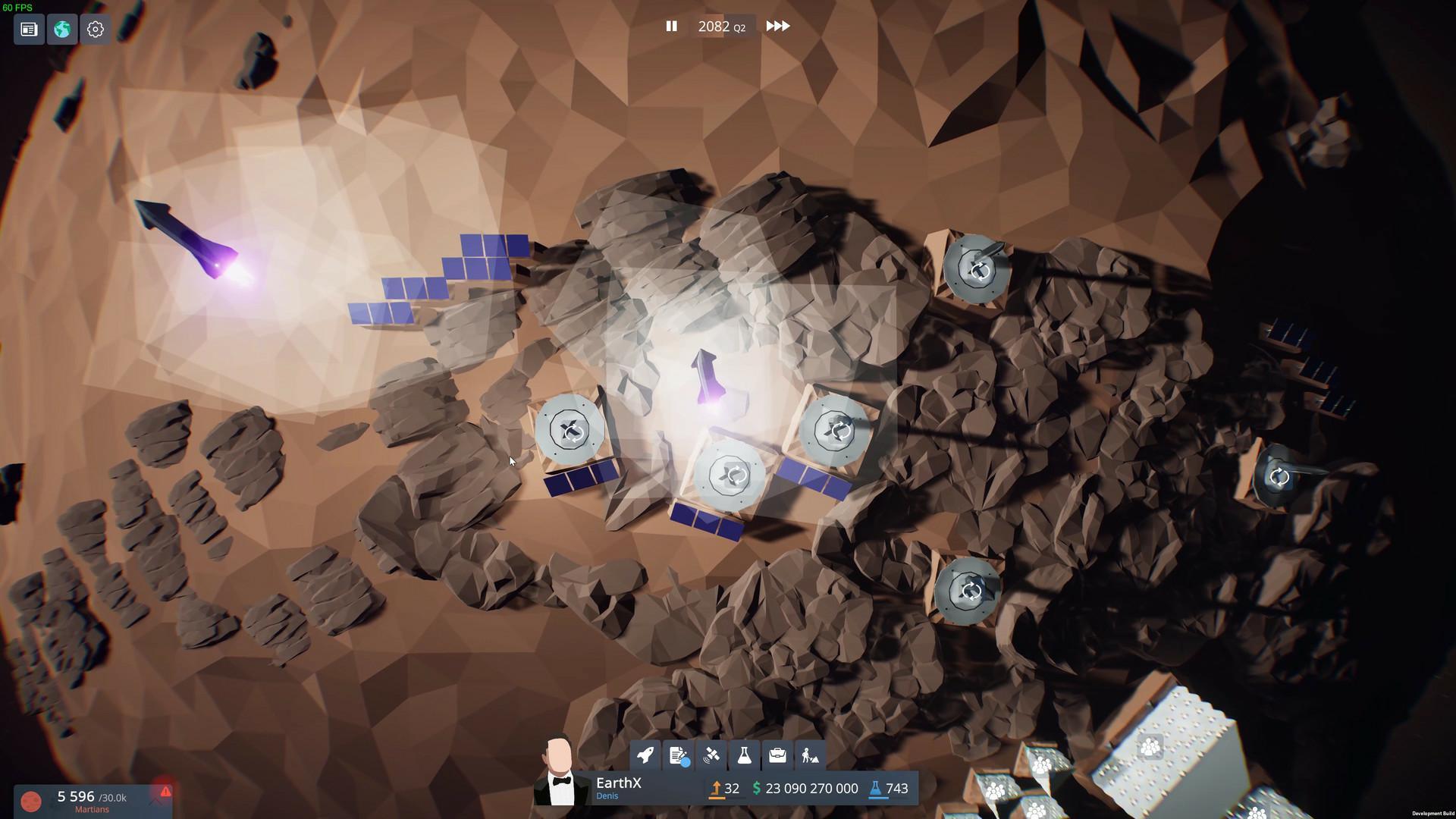Viewport: 1456px width, 819px height.
Task: Open the Research panel with the flask icon
Action: point(744,755)
